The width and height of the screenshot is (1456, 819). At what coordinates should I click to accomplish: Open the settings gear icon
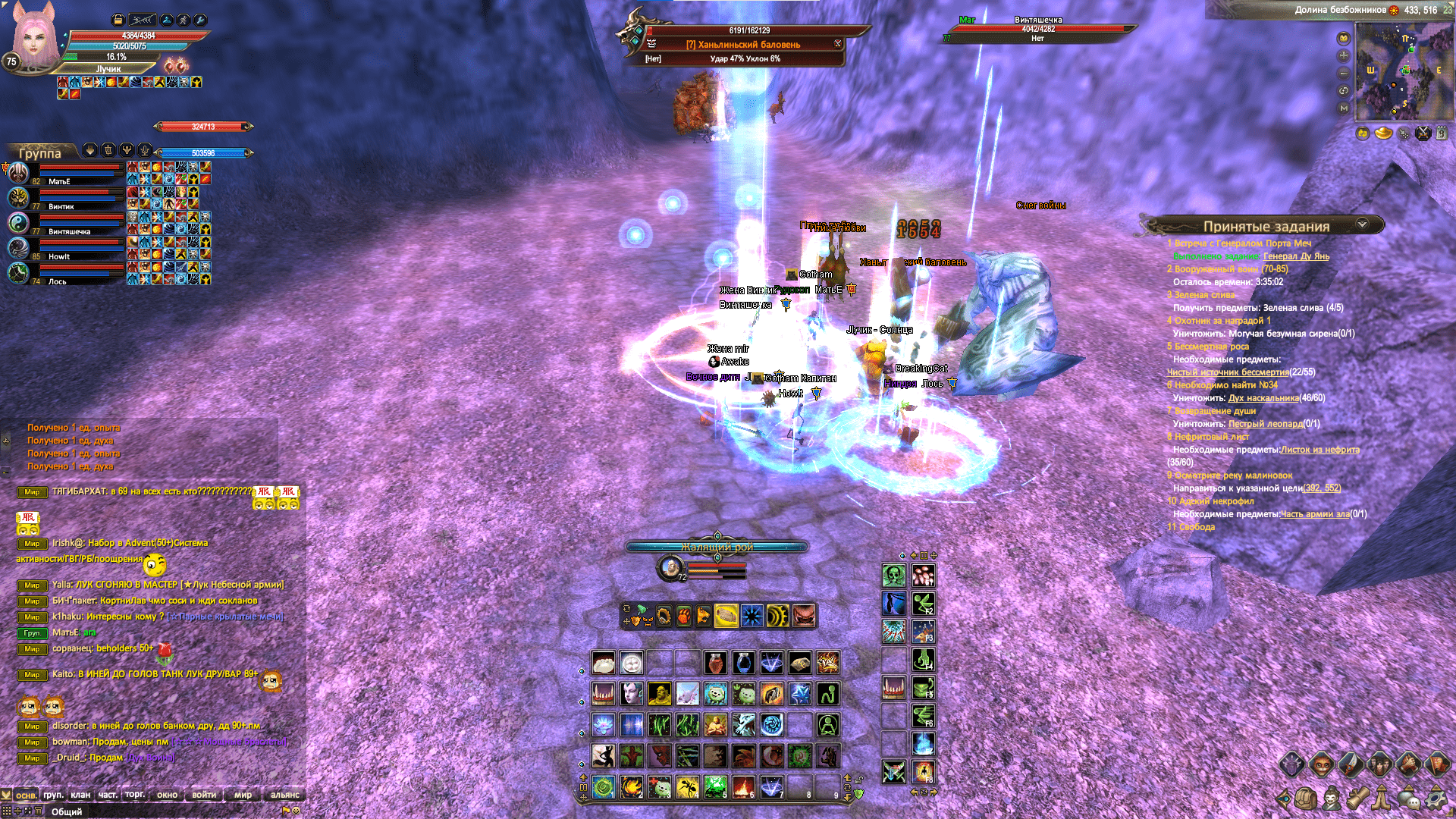[x=1434, y=799]
